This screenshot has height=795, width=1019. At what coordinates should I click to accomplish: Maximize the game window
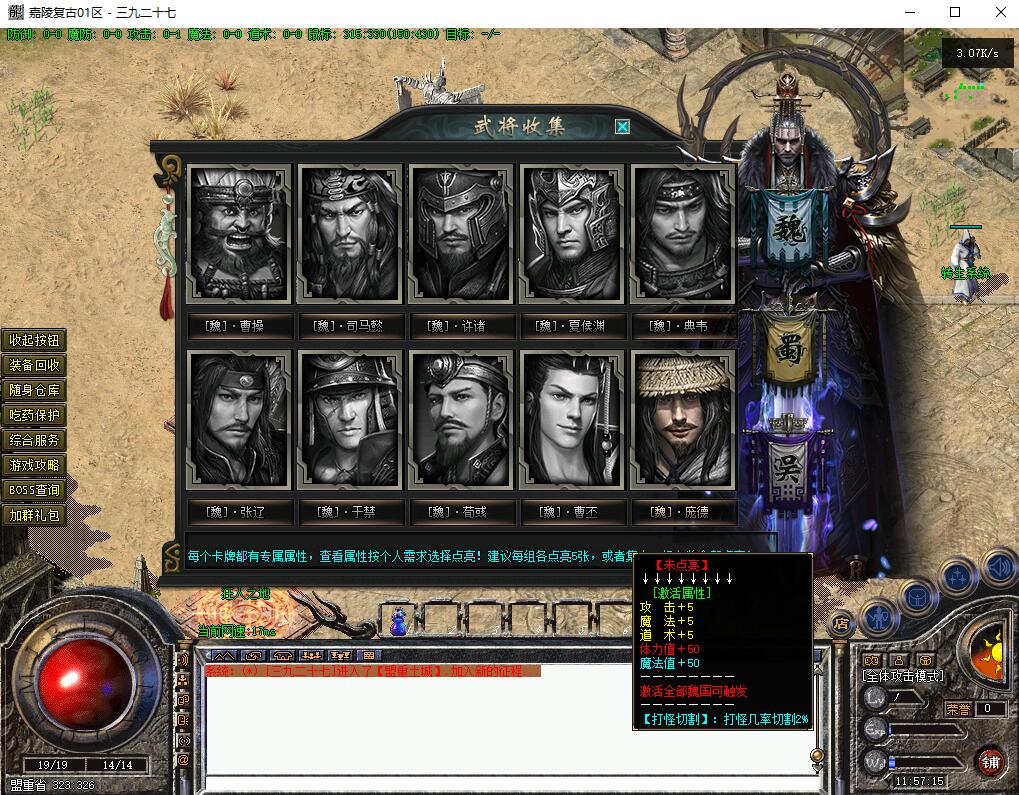955,12
